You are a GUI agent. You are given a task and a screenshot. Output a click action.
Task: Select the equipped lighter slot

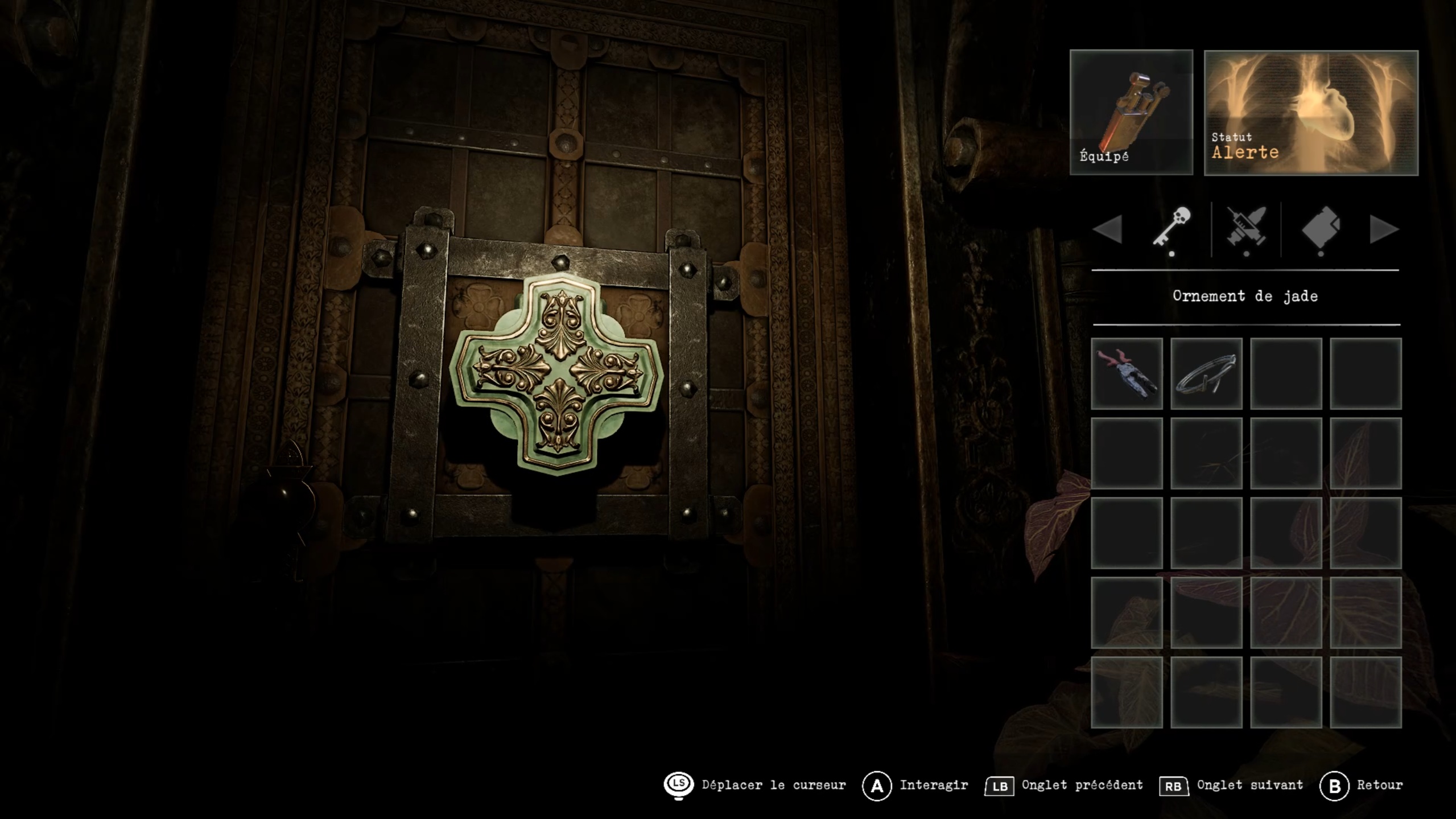pyautogui.click(x=1131, y=112)
